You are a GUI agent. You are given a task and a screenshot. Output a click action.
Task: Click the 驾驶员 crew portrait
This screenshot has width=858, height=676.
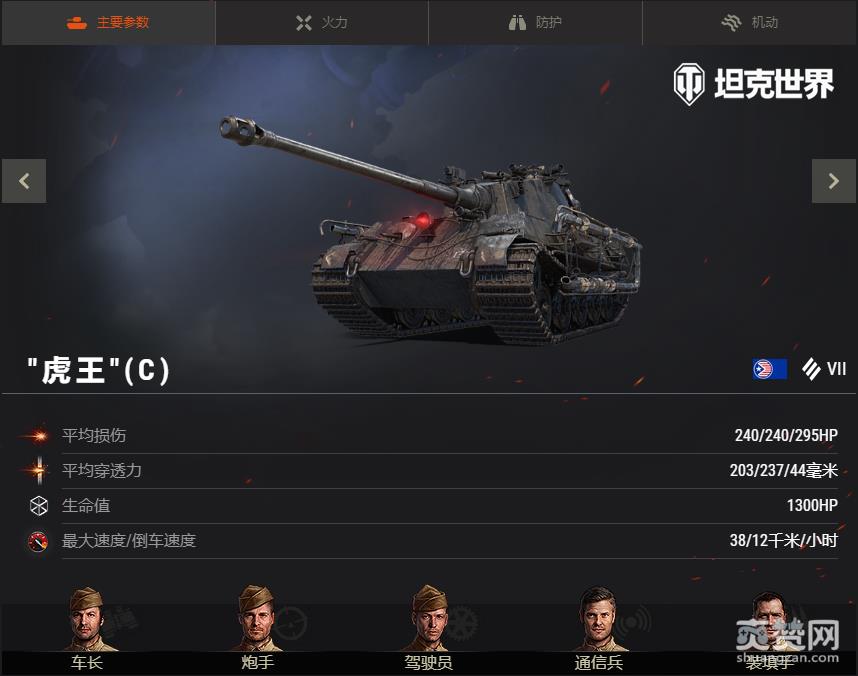(x=429, y=620)
